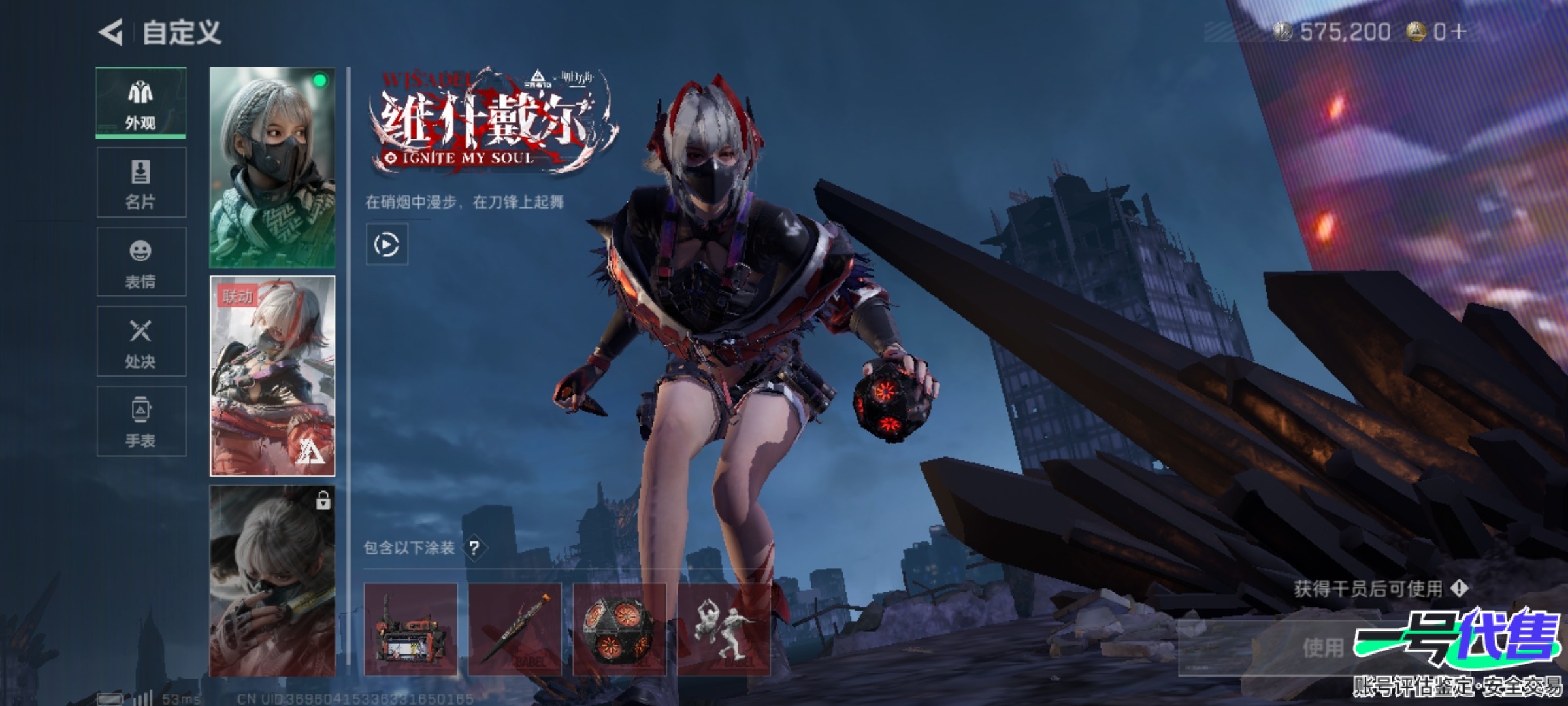
Task: View the dagger knife skin
Action: tap(515, 630)
